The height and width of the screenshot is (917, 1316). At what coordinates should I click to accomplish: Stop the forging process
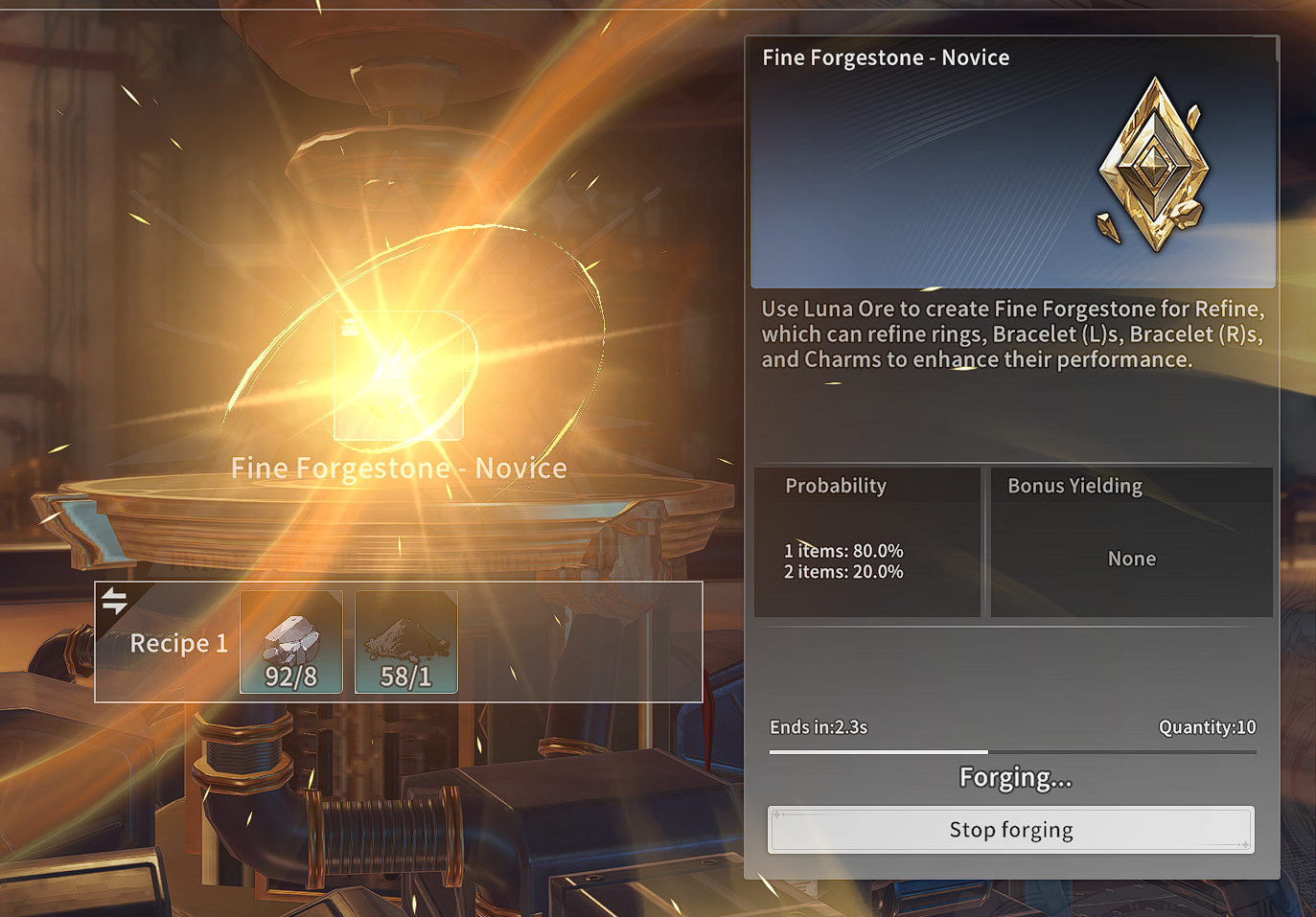pos(1010,830)
